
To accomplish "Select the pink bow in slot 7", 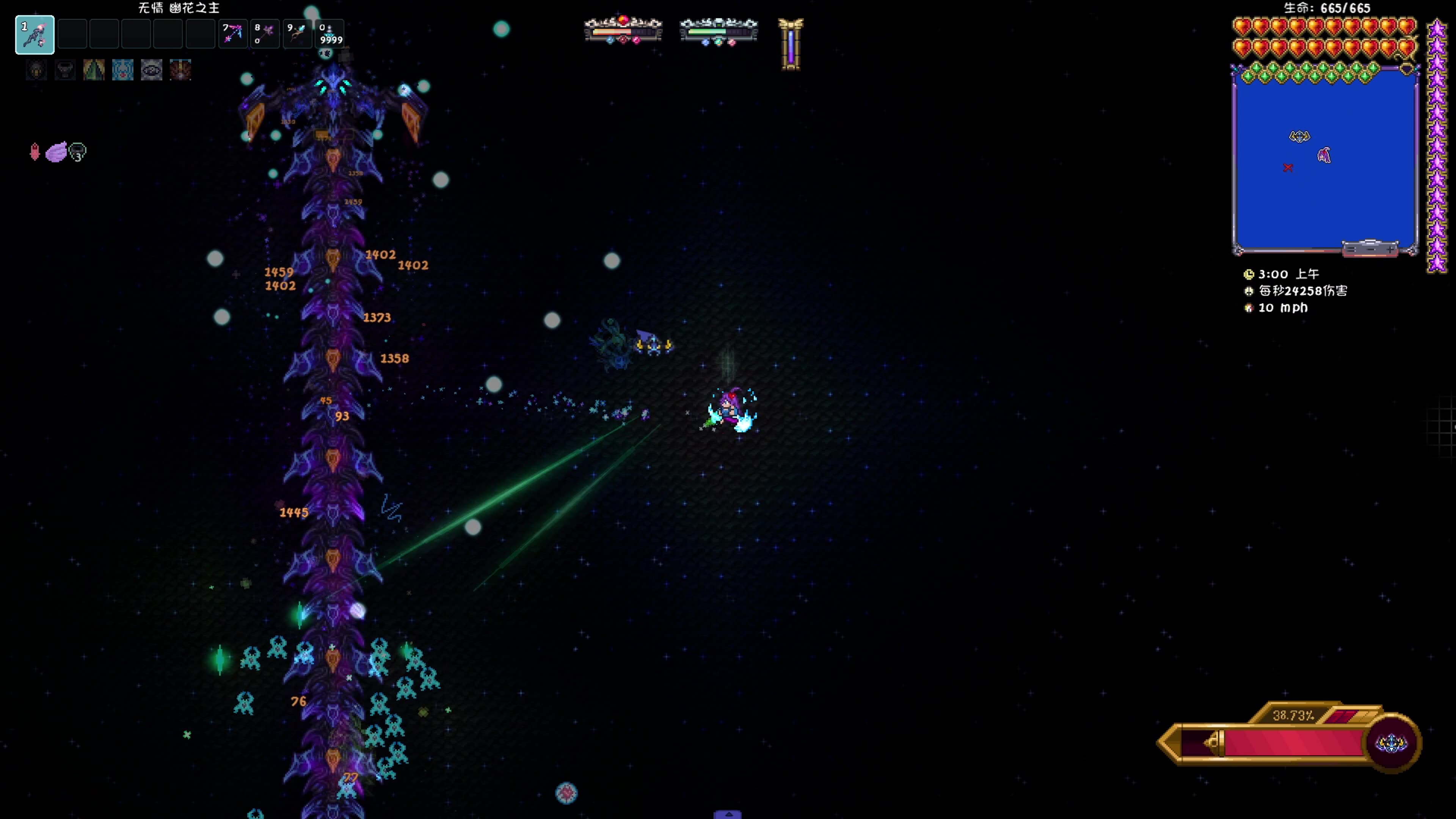I will (x=232, y=34).
